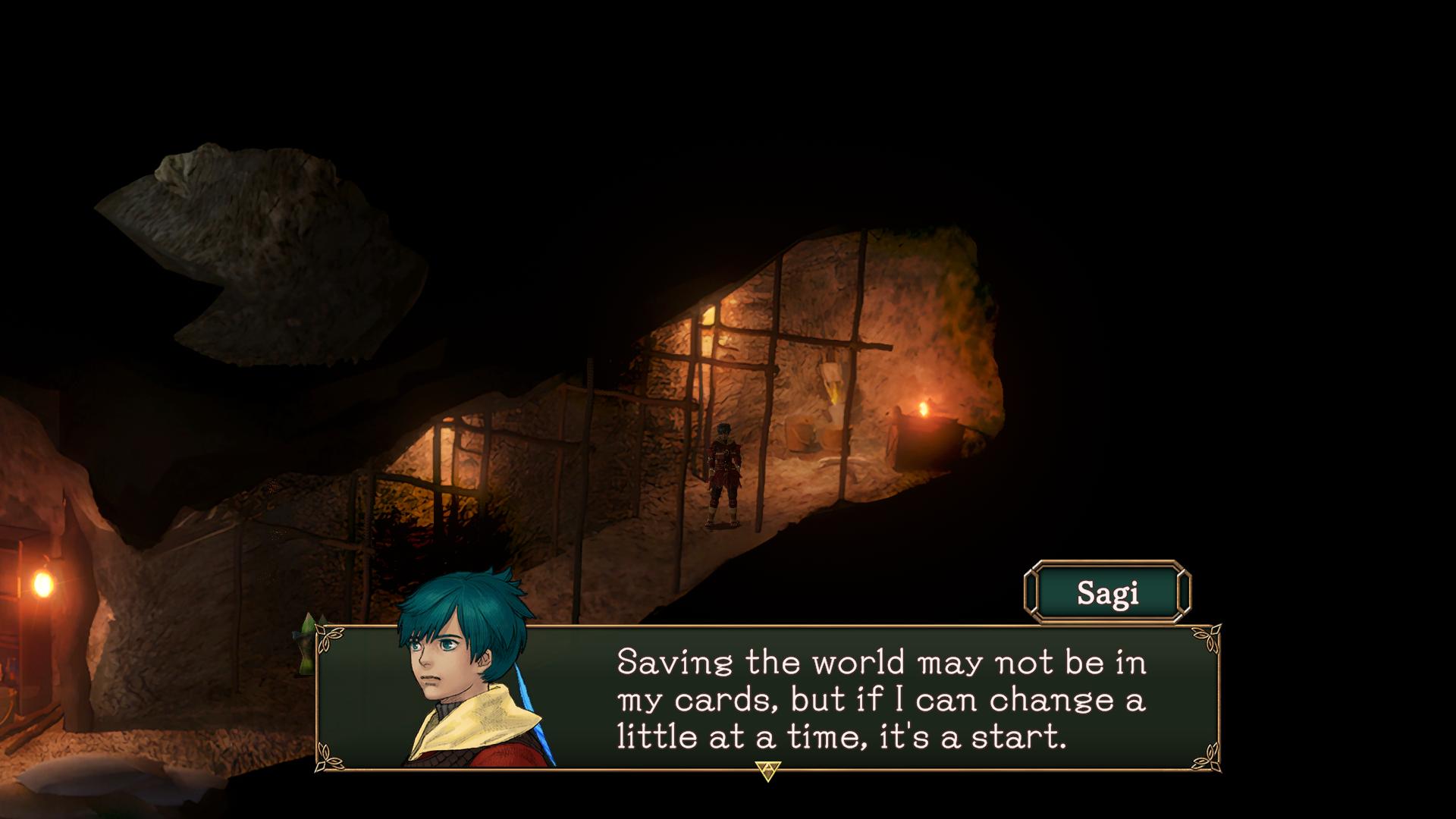Advance dialogue with the triangle continue arrow
Screen dimensions: 1456x819
click(x=767, y=771)
